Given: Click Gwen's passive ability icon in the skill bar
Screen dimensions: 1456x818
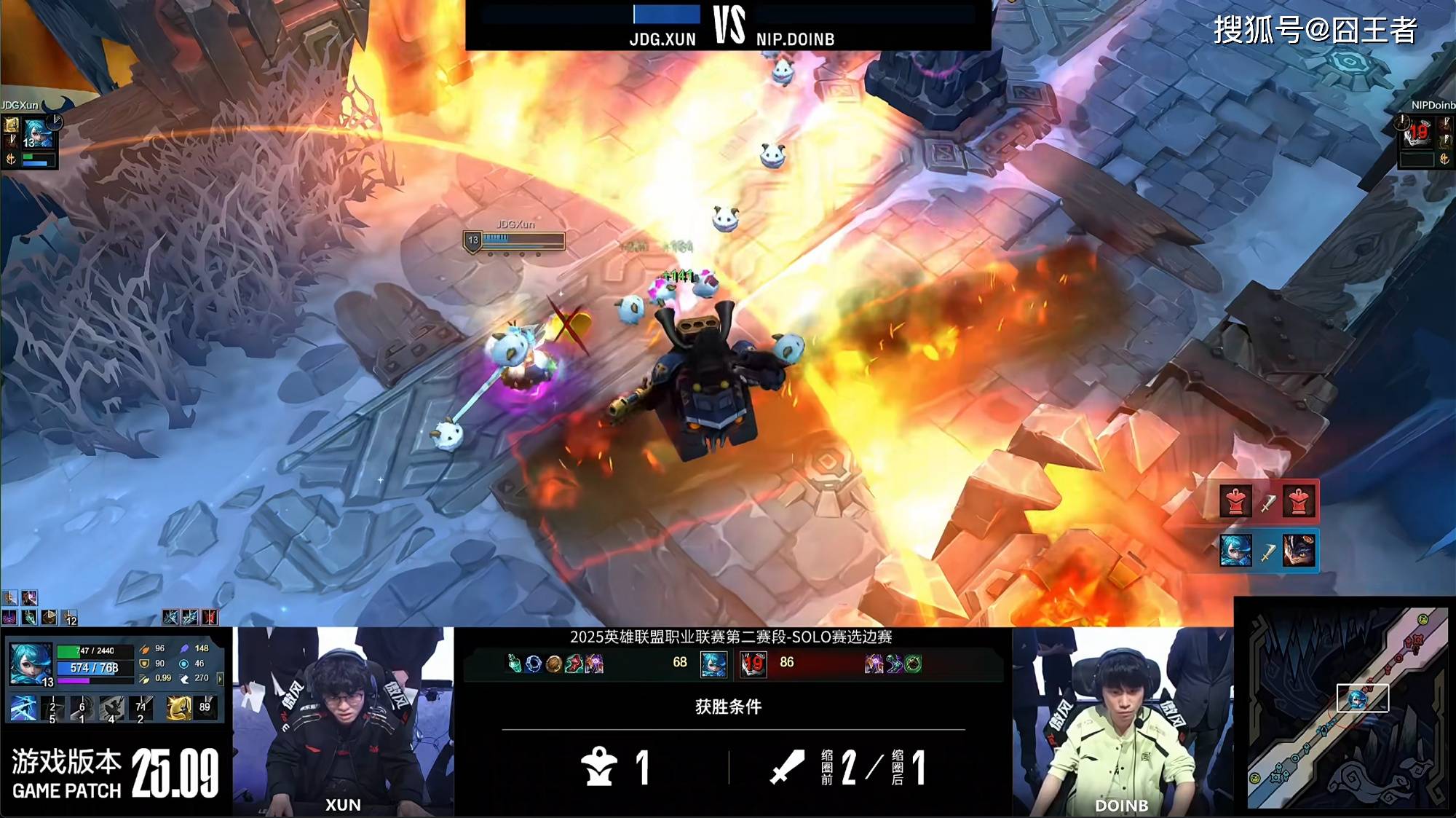Looking at the screenshot, I should tap(23, 708).
